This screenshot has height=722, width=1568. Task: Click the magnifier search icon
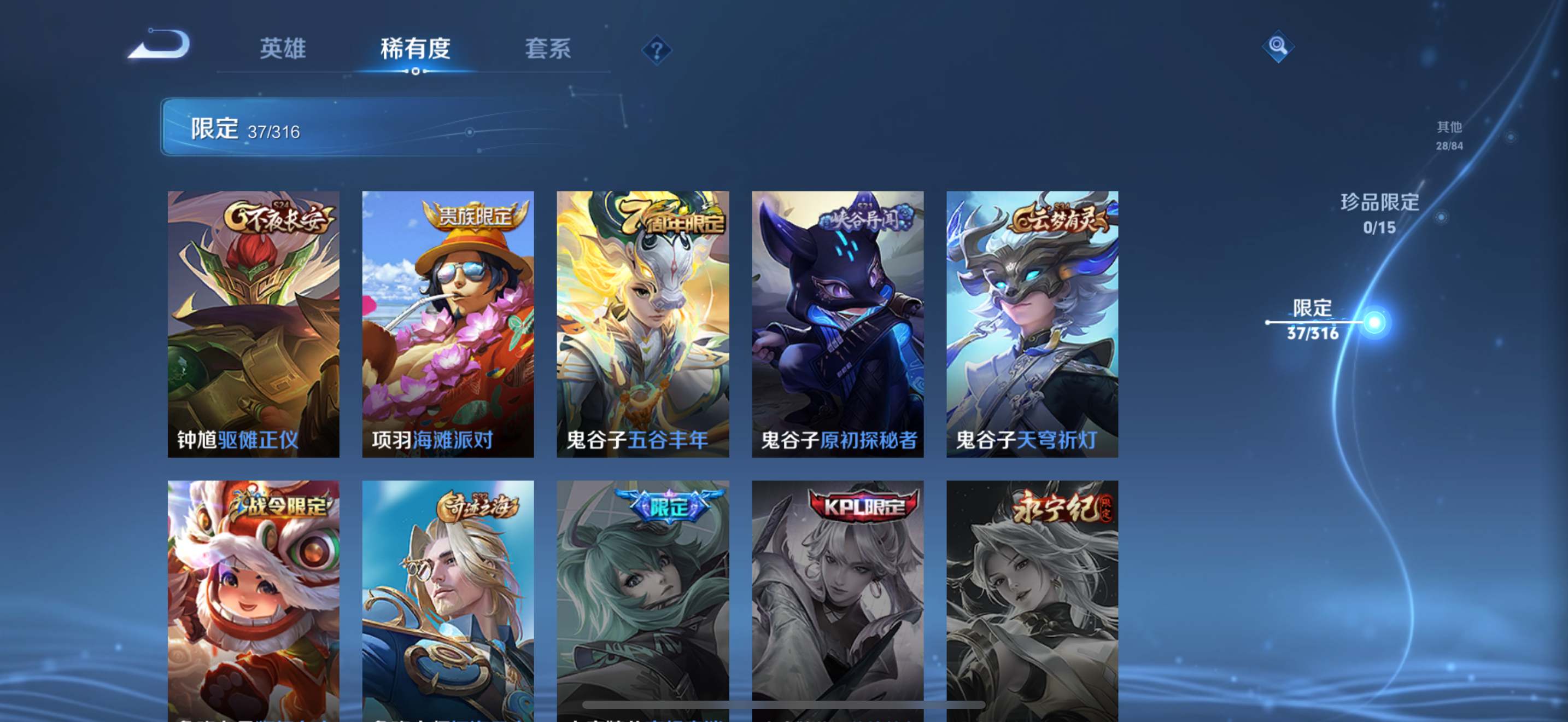(x=1277, y=46)
